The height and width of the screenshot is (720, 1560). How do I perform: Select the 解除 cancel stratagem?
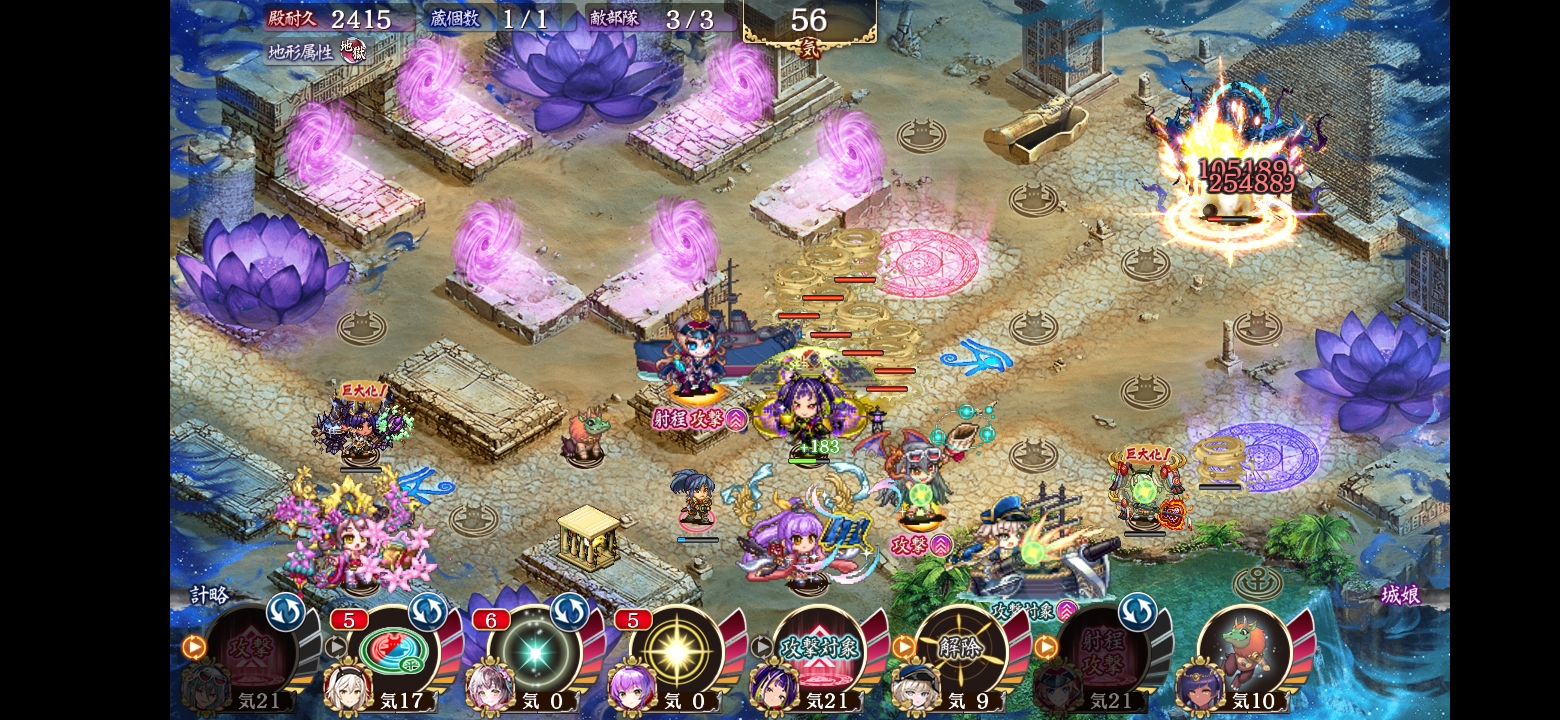tap(961, 650)
